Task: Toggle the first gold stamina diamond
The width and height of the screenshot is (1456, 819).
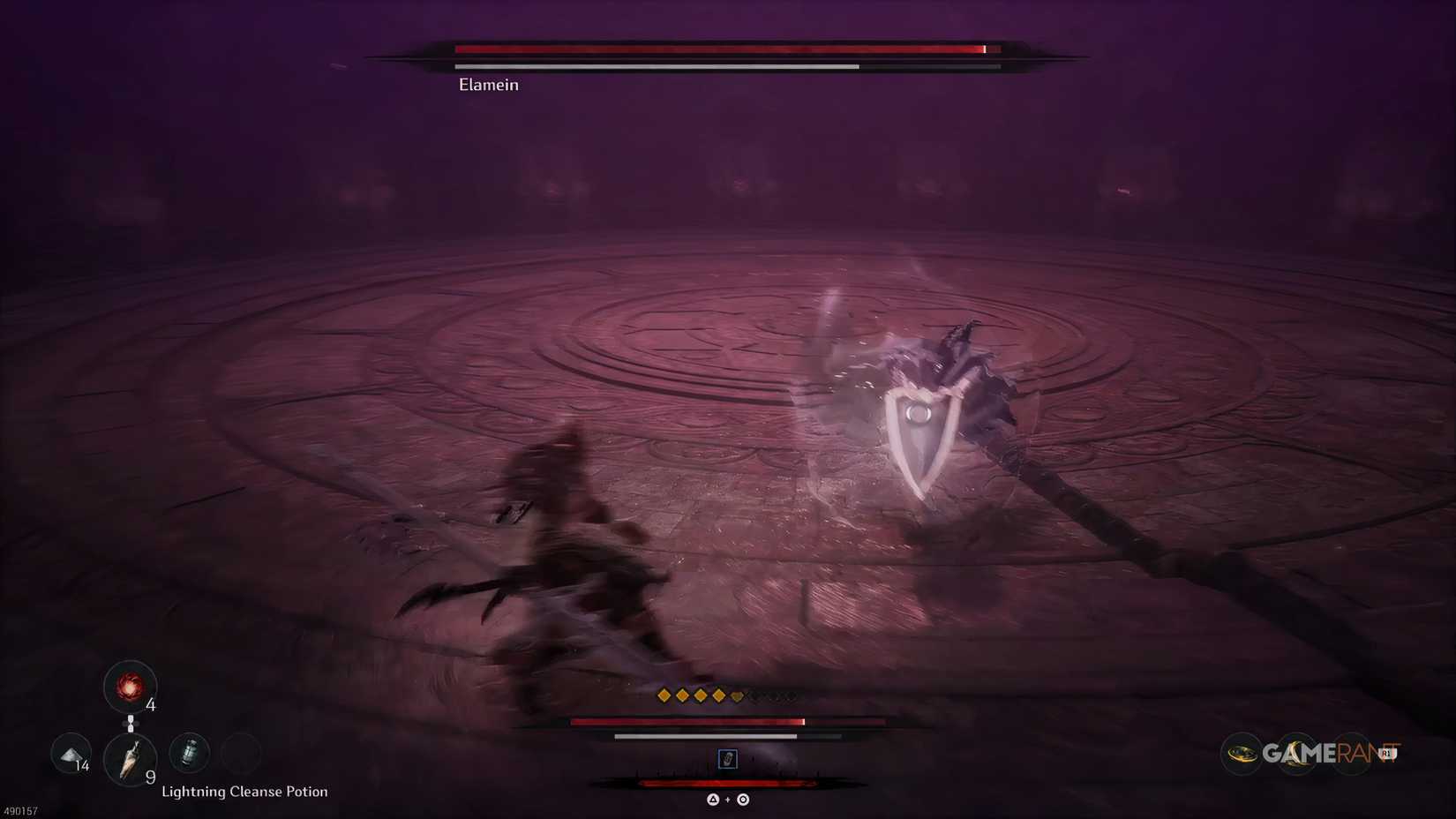Action: click(663, 696)
